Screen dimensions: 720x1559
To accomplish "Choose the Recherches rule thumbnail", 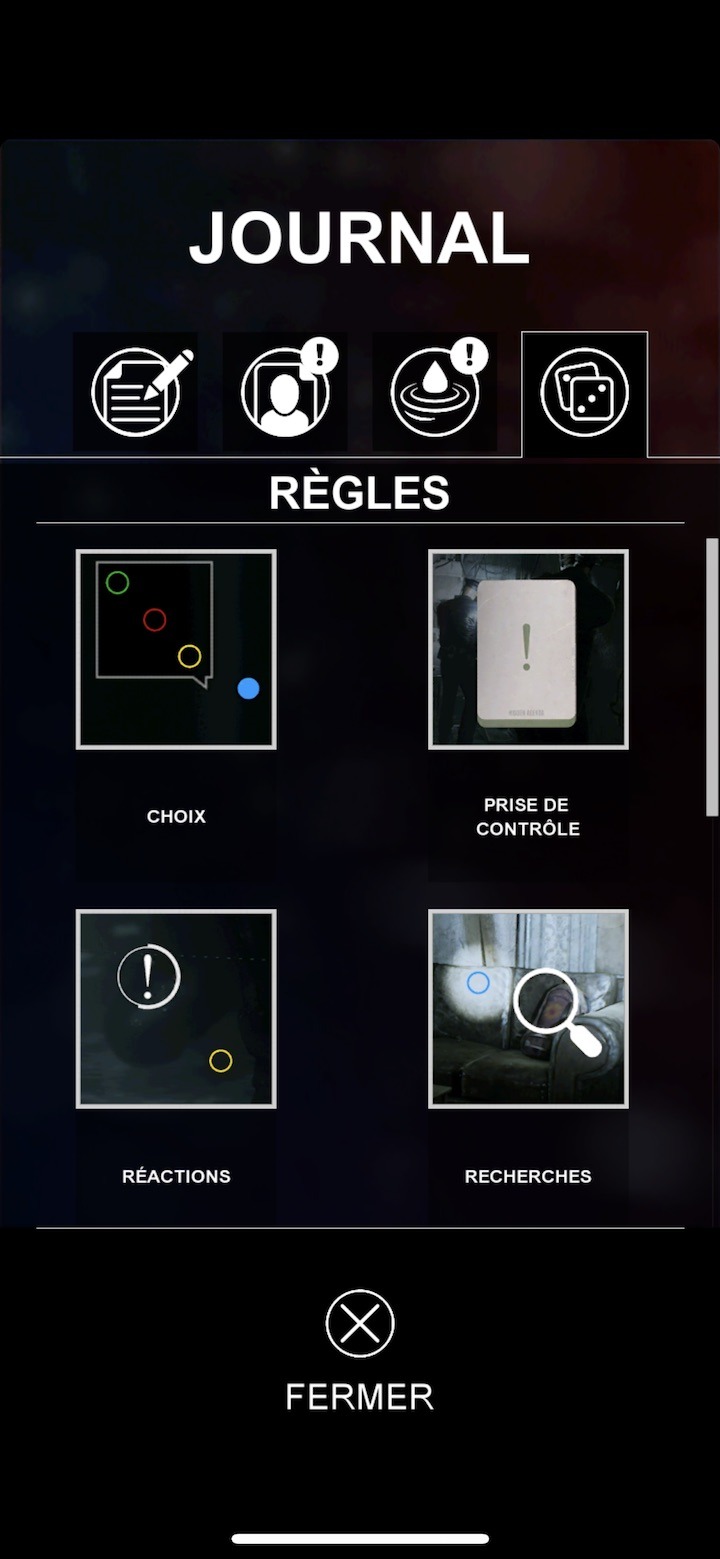I will [x=528, y=1009].
